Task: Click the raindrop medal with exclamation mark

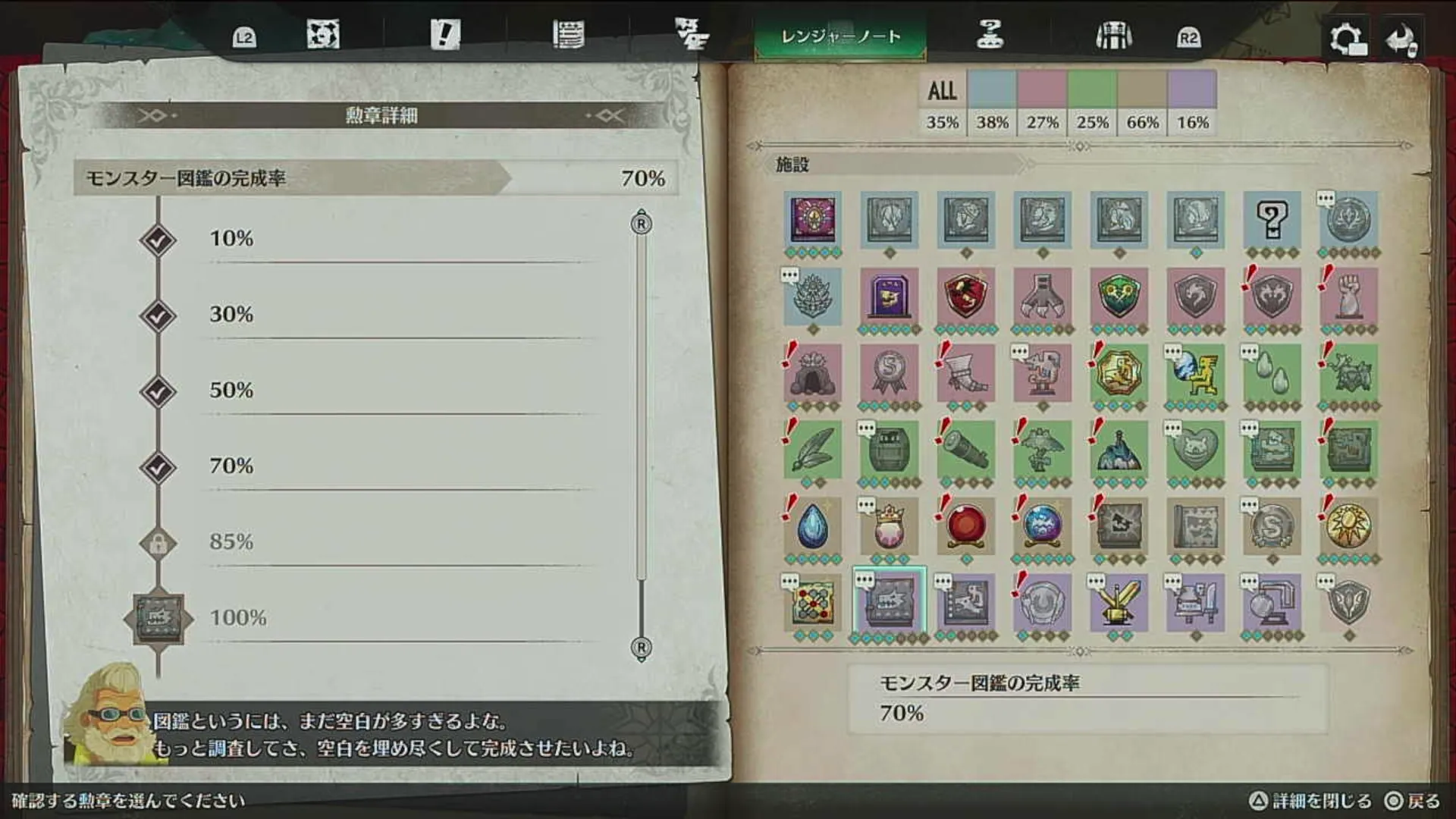Action: pos(813,525)
